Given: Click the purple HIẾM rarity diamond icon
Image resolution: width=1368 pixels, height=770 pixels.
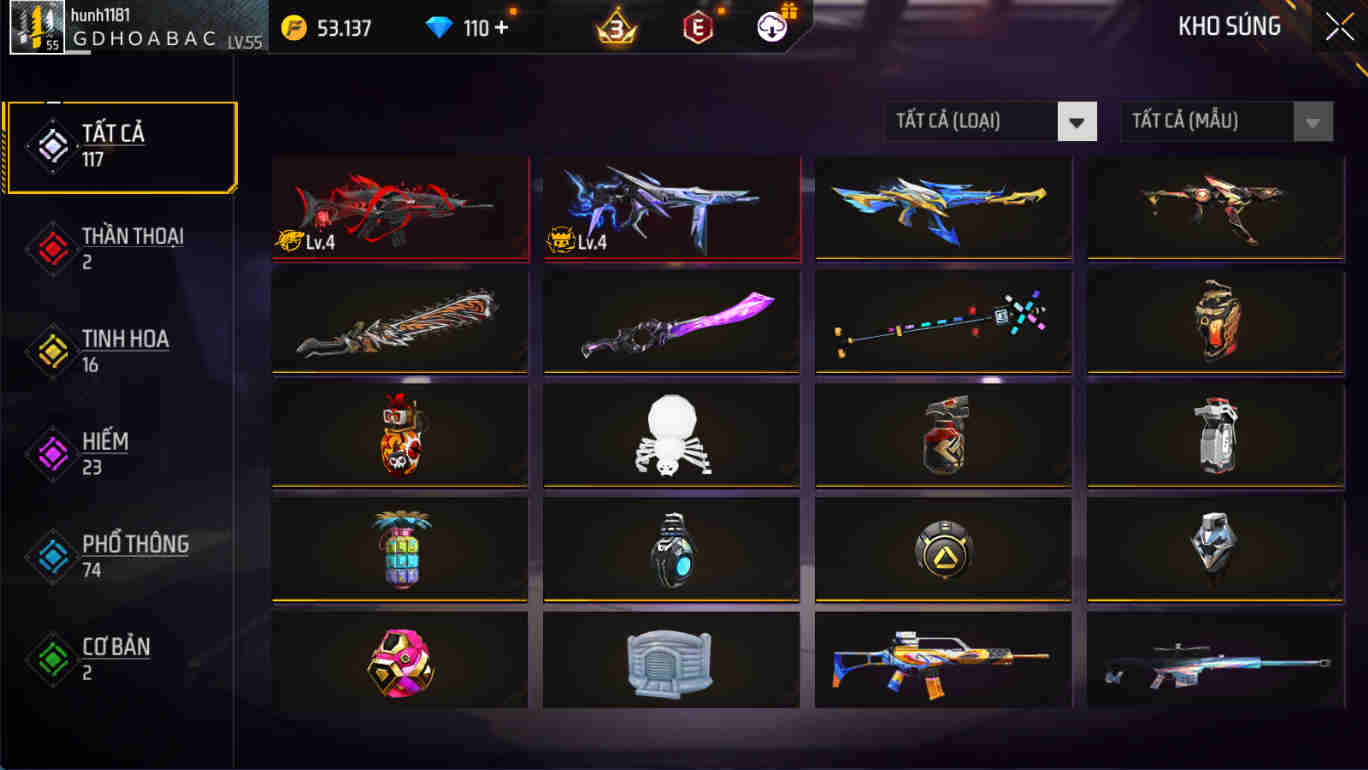Looking at the screenshot, I should pos(51,450).
